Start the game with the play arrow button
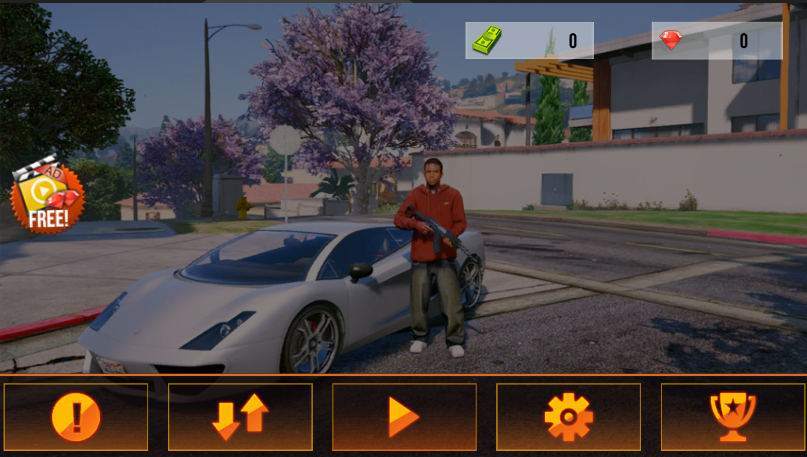The image size is (807, 457). 404,417
